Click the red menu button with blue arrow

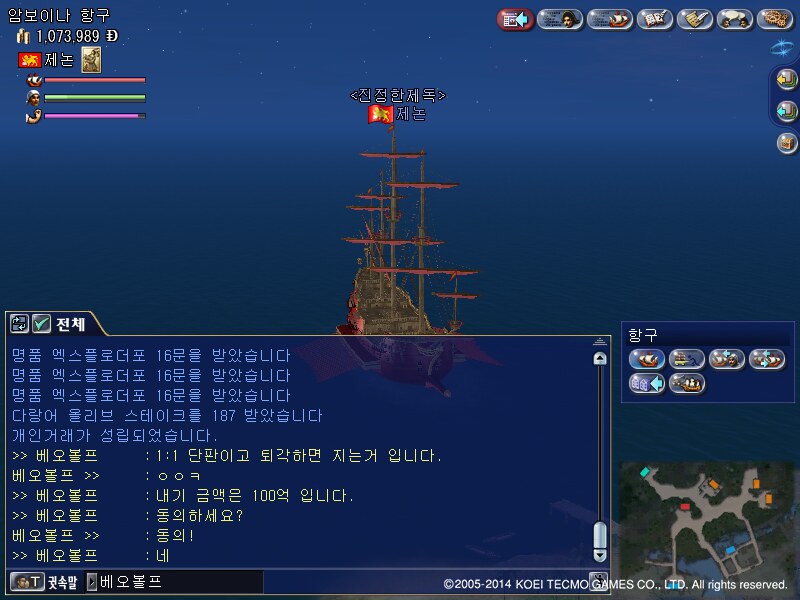(515, 19)
